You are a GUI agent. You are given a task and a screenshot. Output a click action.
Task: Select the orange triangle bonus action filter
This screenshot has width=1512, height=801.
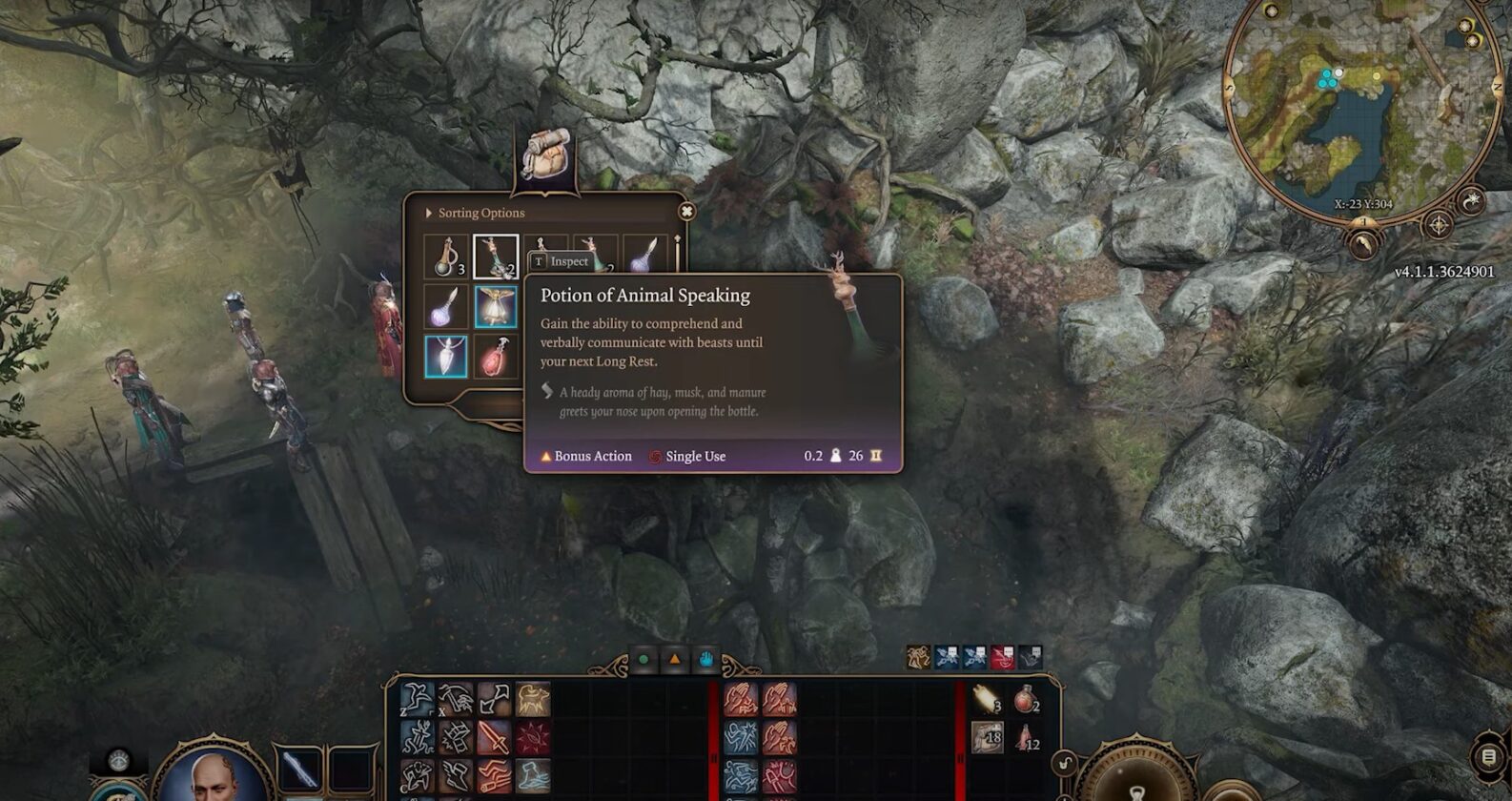tap(675, 659)
